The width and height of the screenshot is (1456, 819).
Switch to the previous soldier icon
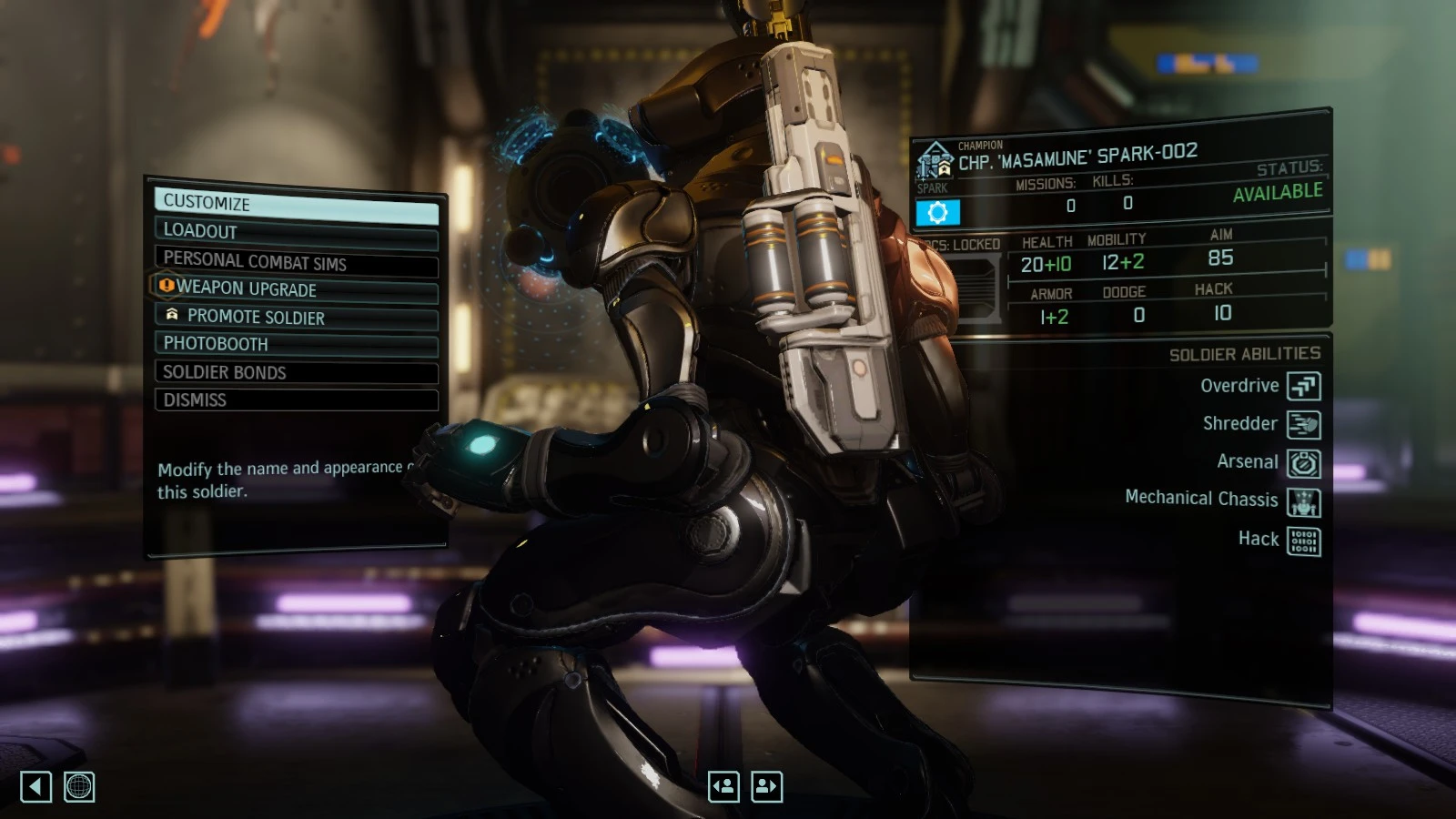723,785
